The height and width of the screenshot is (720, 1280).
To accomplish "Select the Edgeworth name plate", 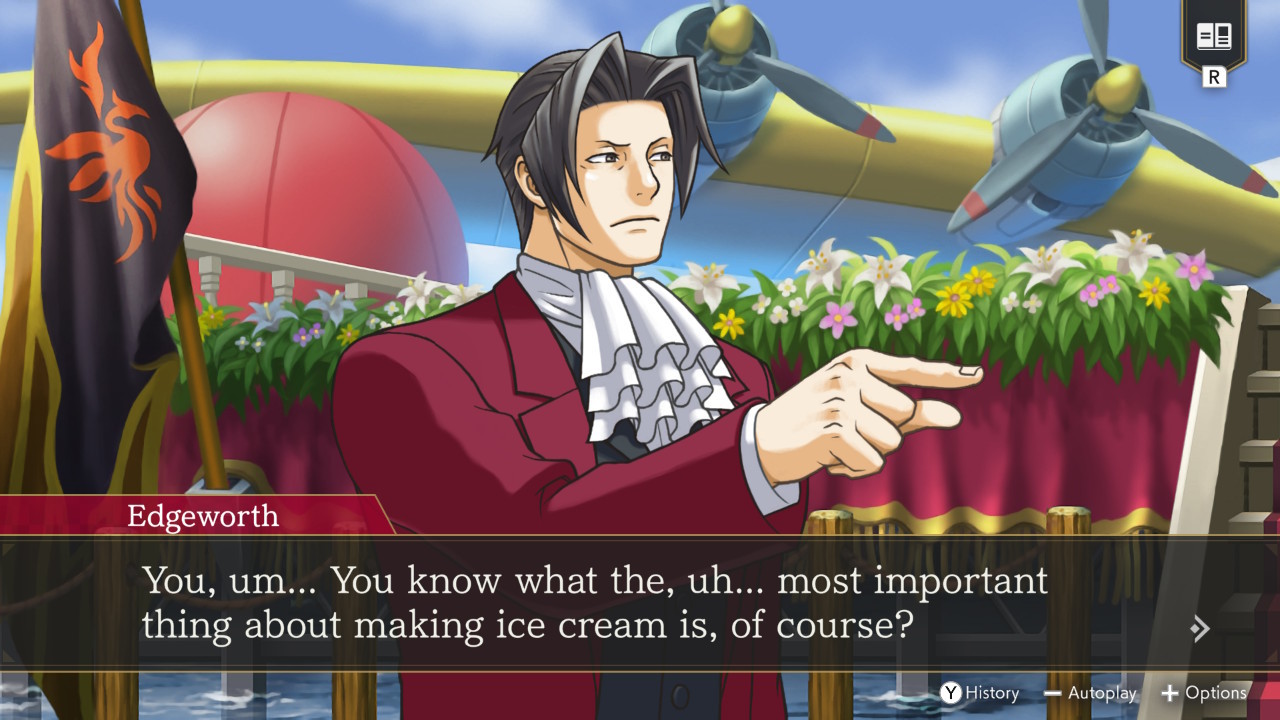I will coord(205,516).
